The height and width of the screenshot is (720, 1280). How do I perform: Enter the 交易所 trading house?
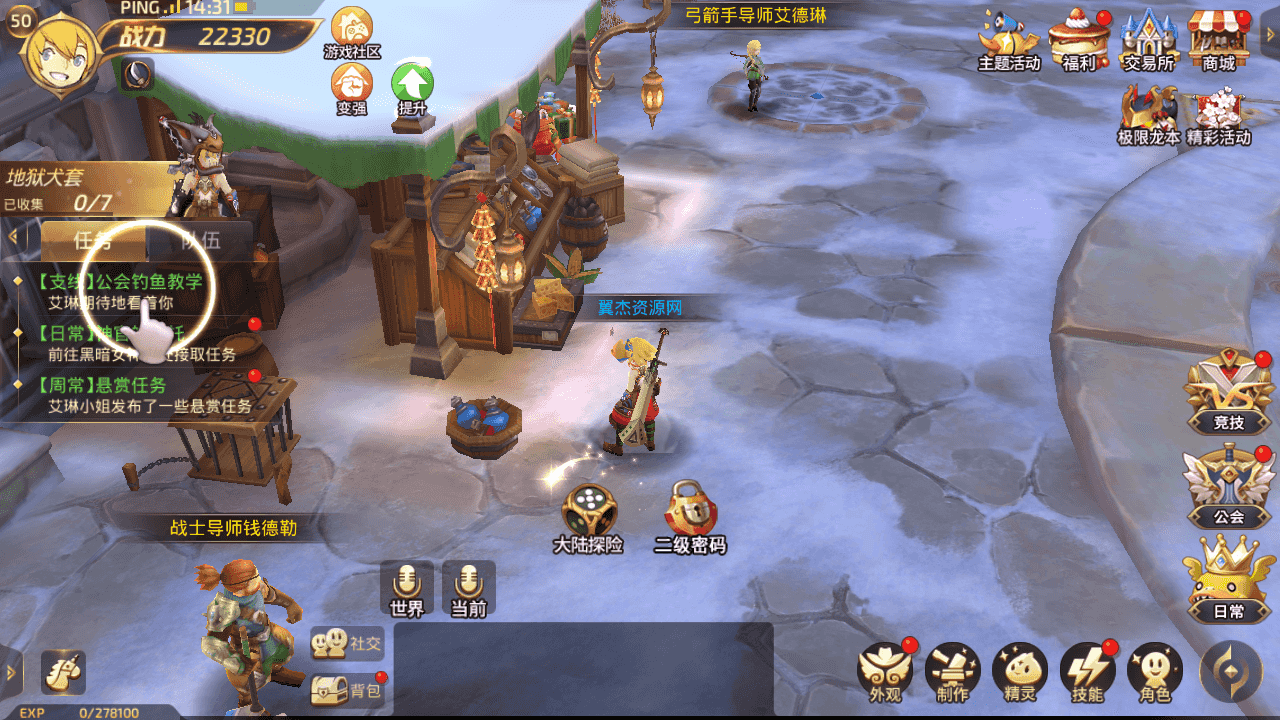pos(1148,40)
